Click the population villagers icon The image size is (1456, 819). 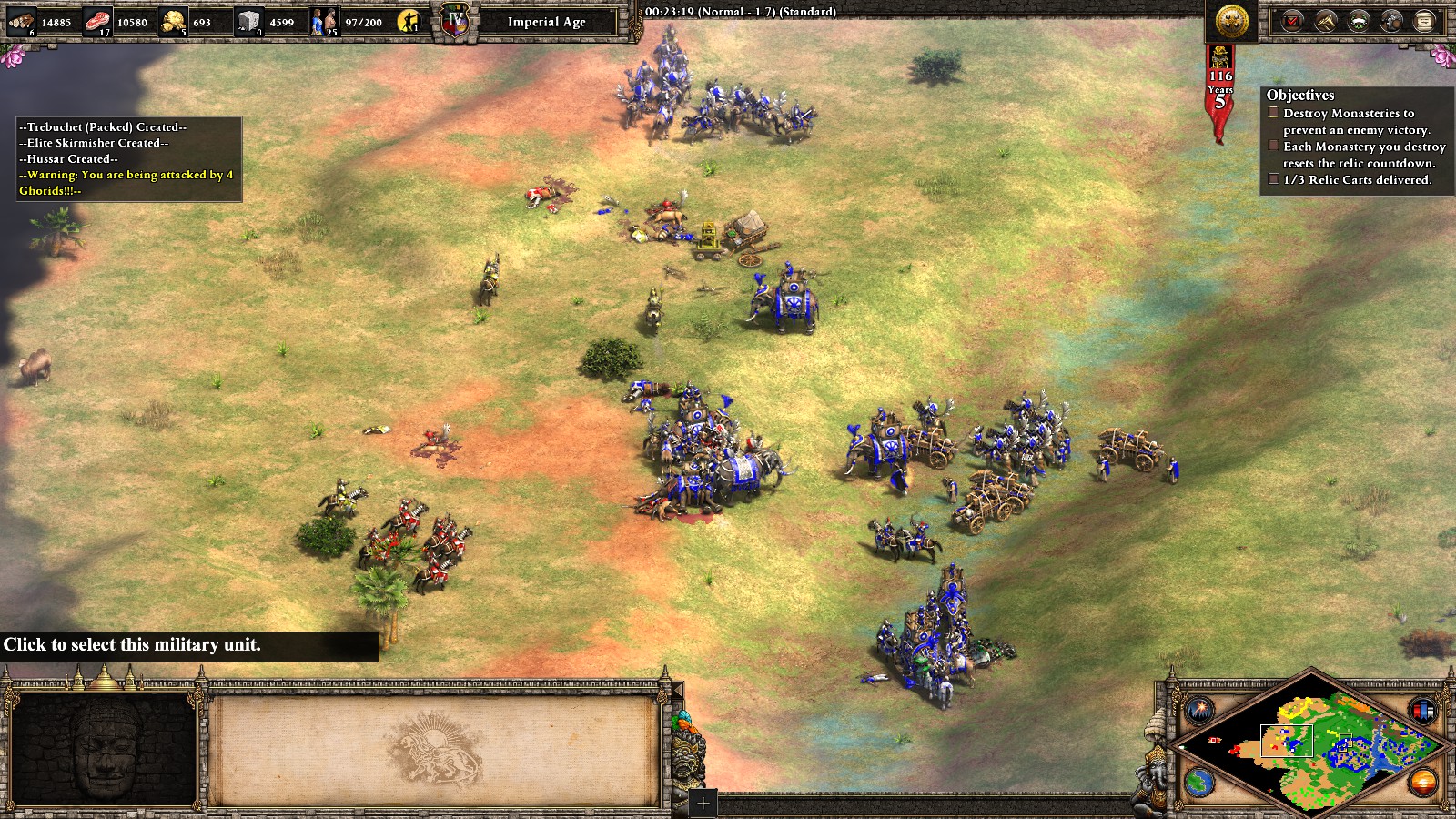coord(324,21)
